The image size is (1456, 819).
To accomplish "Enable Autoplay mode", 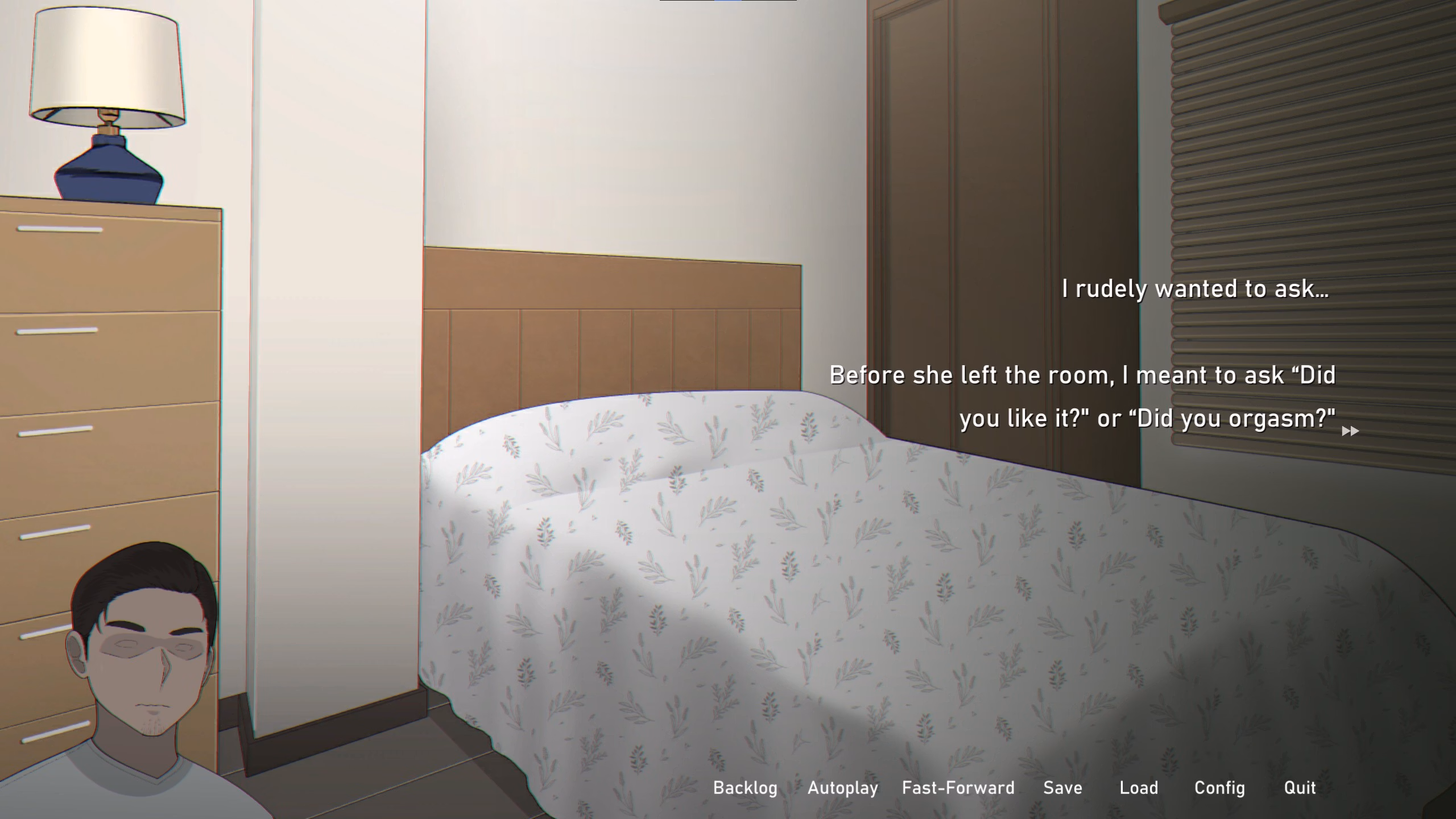I will point(842,788).
